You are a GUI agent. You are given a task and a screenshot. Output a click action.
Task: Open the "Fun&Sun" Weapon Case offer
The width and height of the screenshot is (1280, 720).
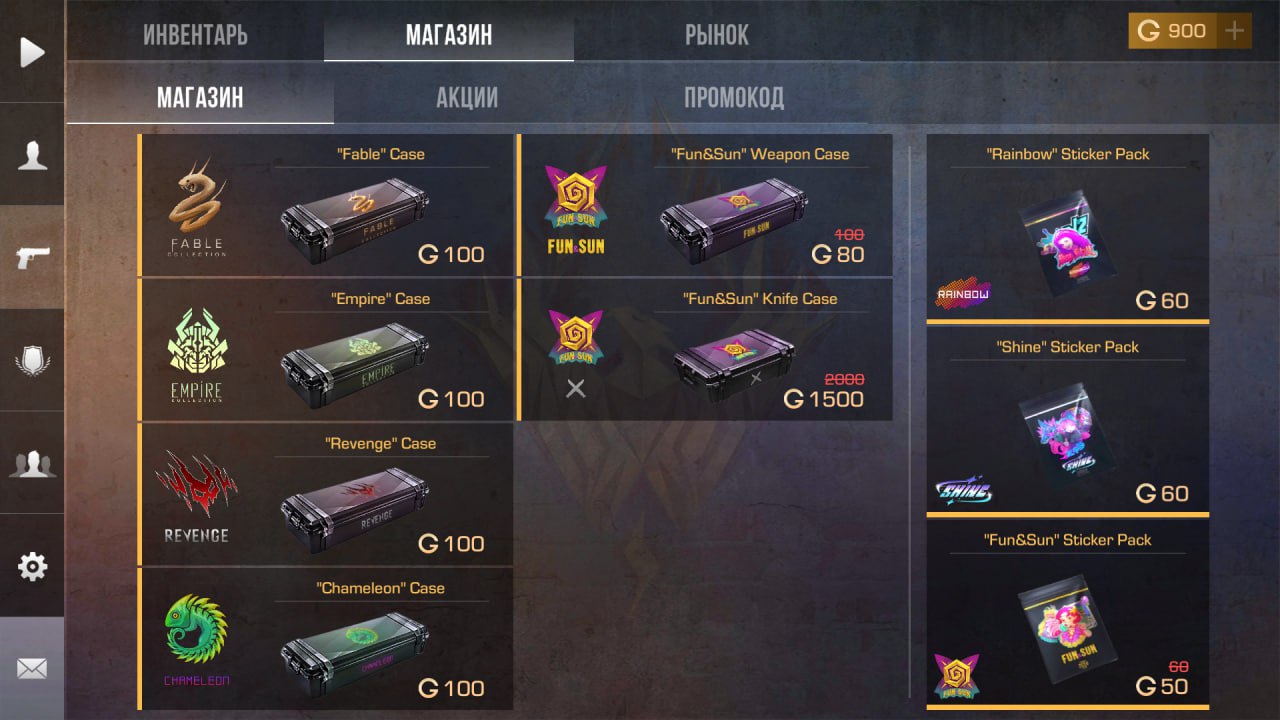(705, 205)
